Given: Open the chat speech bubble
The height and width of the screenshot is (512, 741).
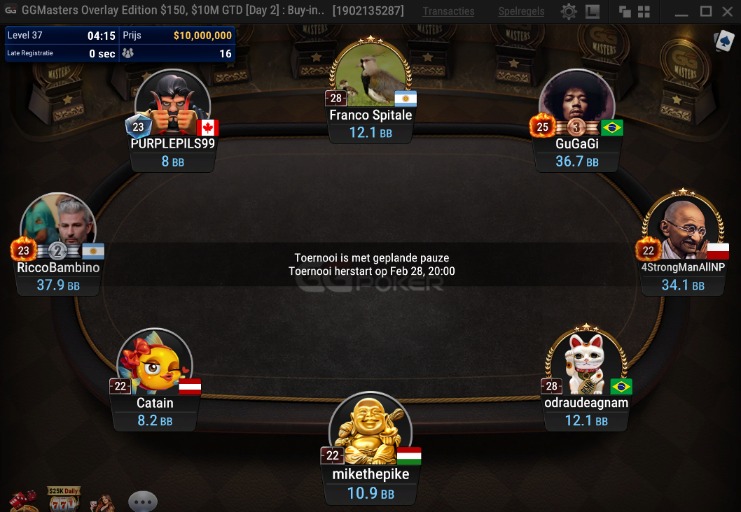Looking at the screenshot, I should point(143,501).
